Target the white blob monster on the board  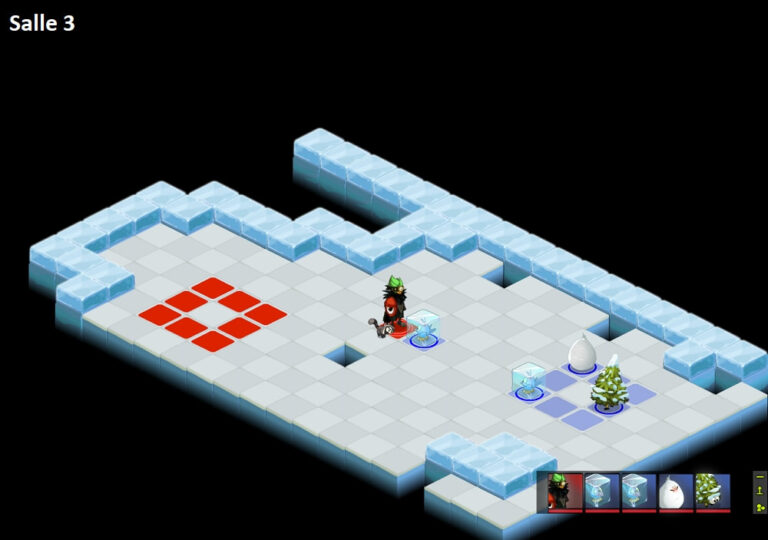click(x=582, y=354)
